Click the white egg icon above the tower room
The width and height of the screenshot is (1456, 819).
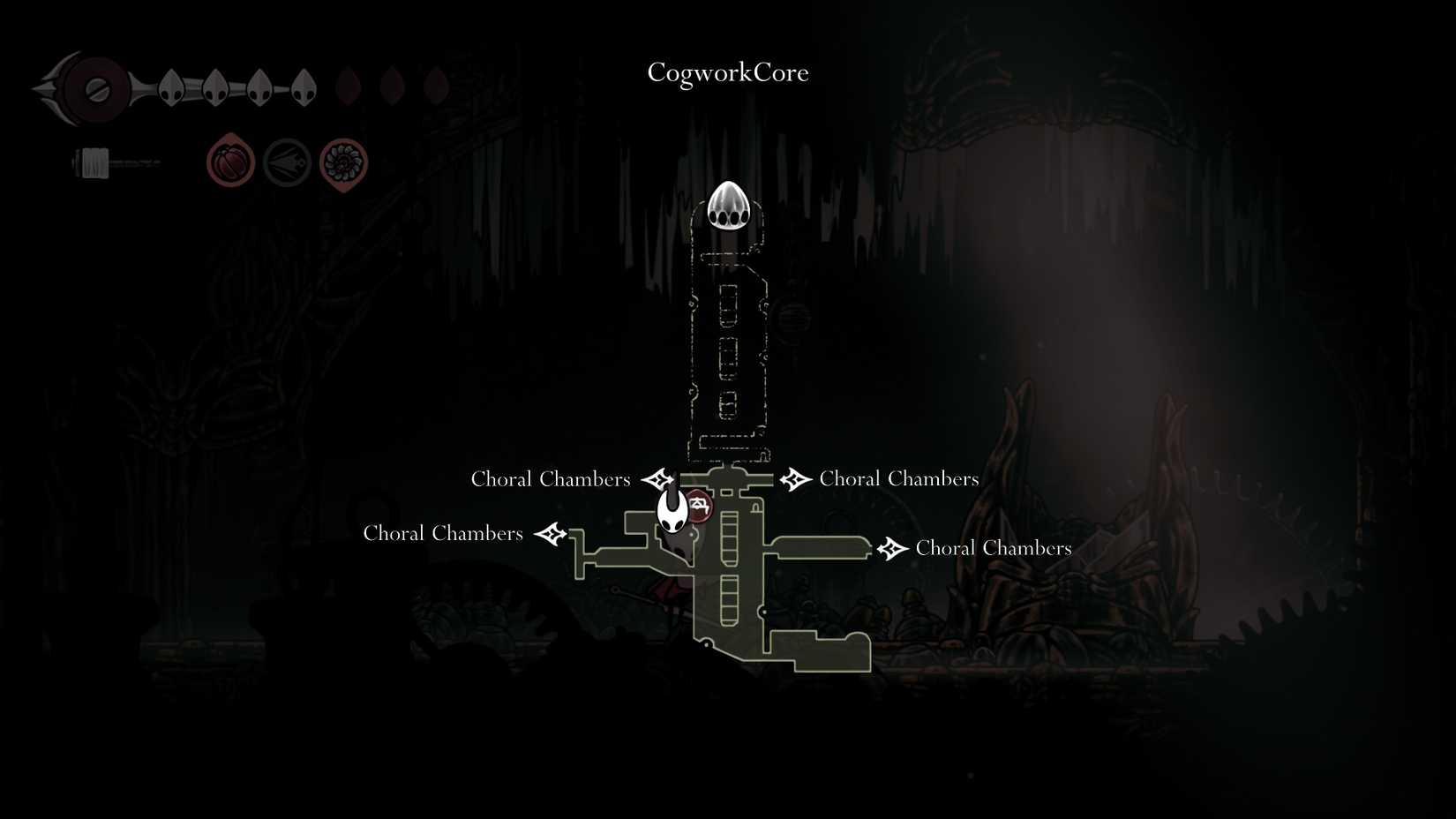pos(728,207)
